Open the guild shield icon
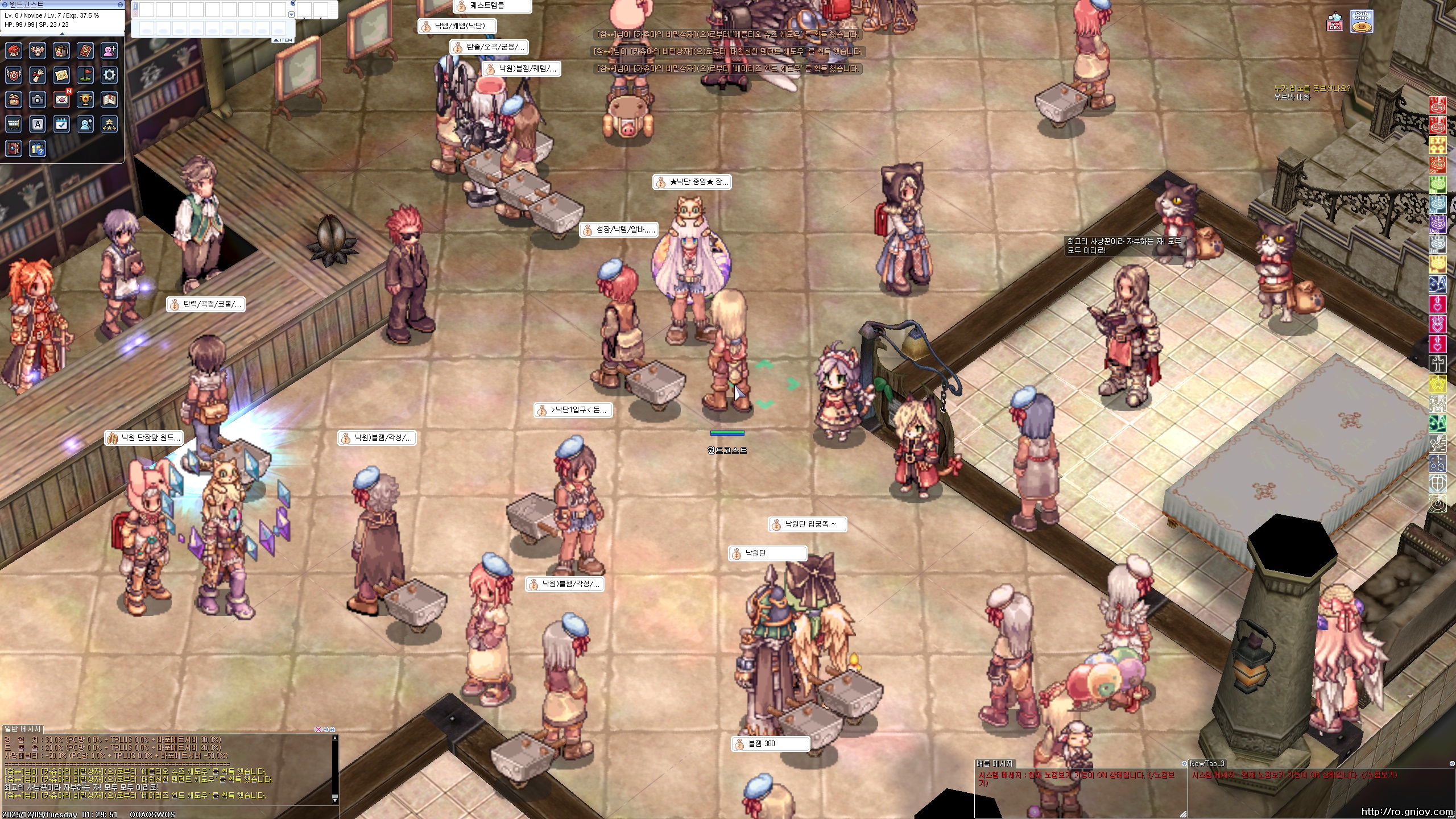Screen dimensions: 1456x819 click(14, 75)
